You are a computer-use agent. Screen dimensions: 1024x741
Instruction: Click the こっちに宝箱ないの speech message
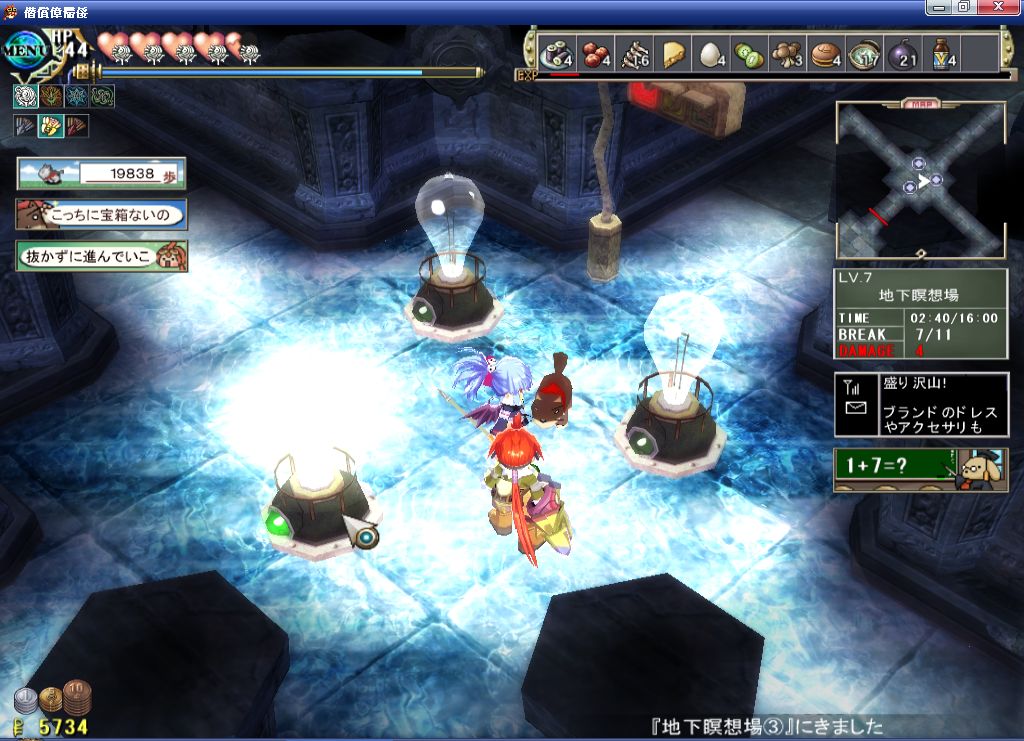coord(101,214)
